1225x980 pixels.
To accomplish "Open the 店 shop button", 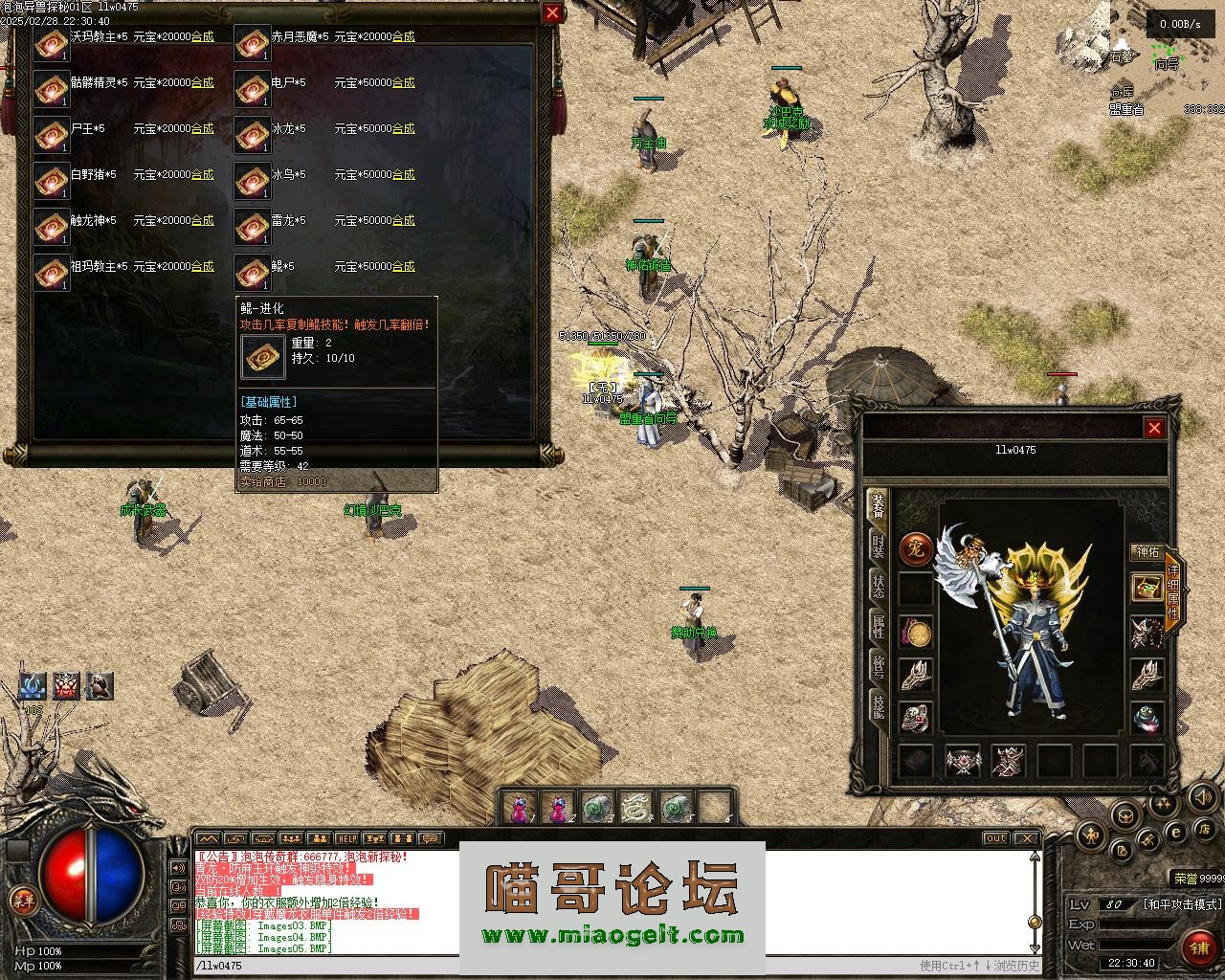I will (x=1206, y=828).
